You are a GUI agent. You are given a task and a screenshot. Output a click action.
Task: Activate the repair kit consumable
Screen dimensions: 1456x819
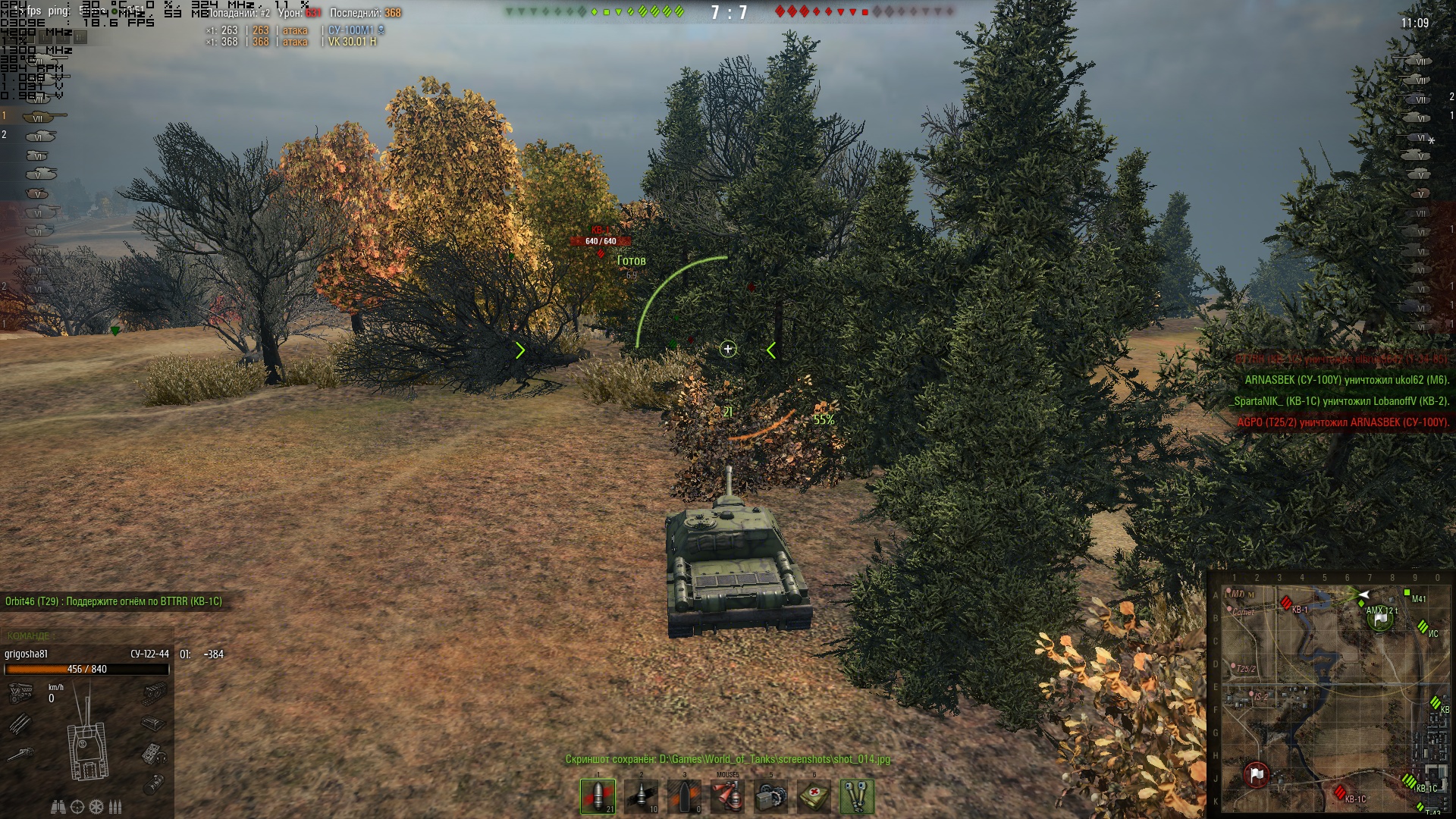point(770,796)
